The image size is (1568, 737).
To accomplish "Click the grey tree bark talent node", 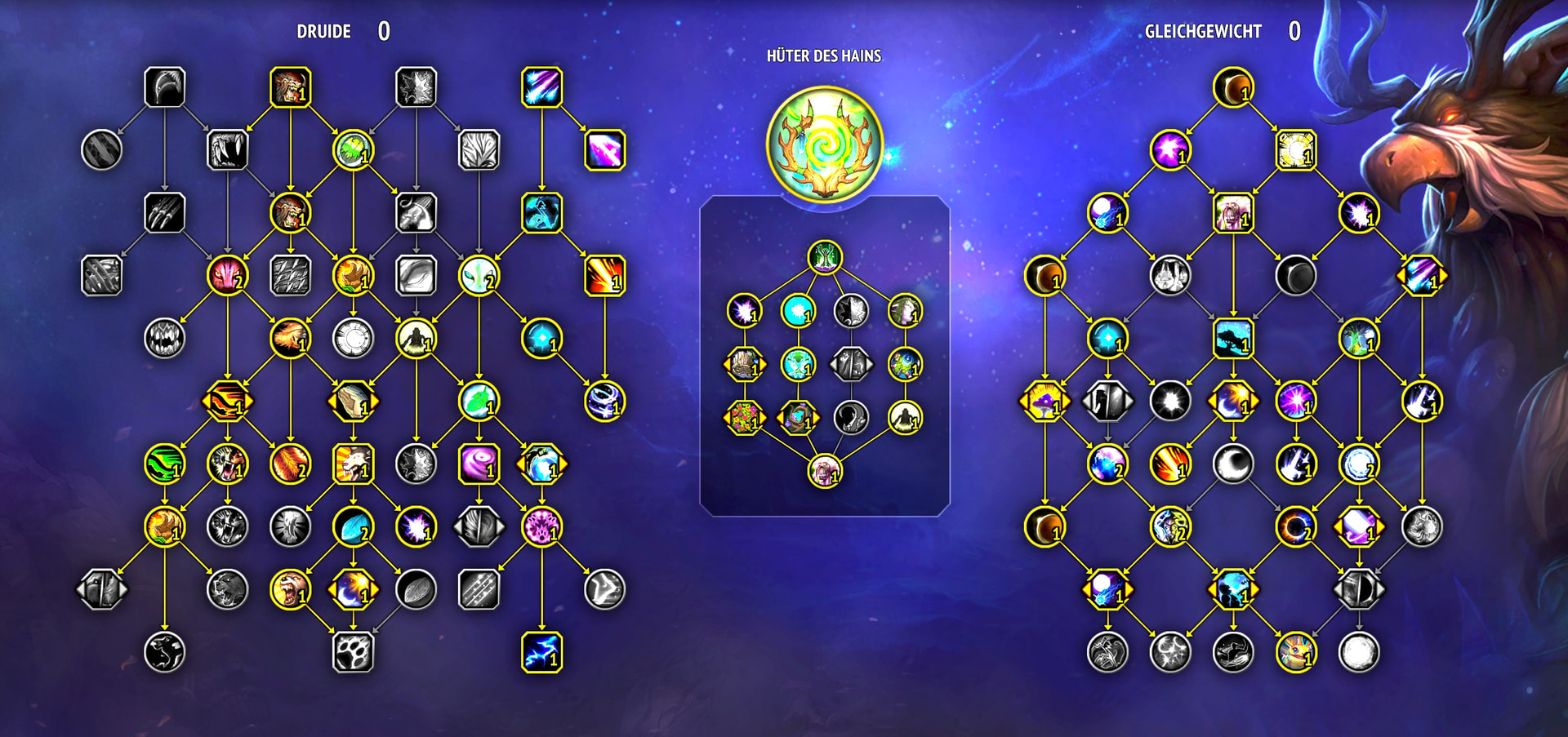I will 479,150.
